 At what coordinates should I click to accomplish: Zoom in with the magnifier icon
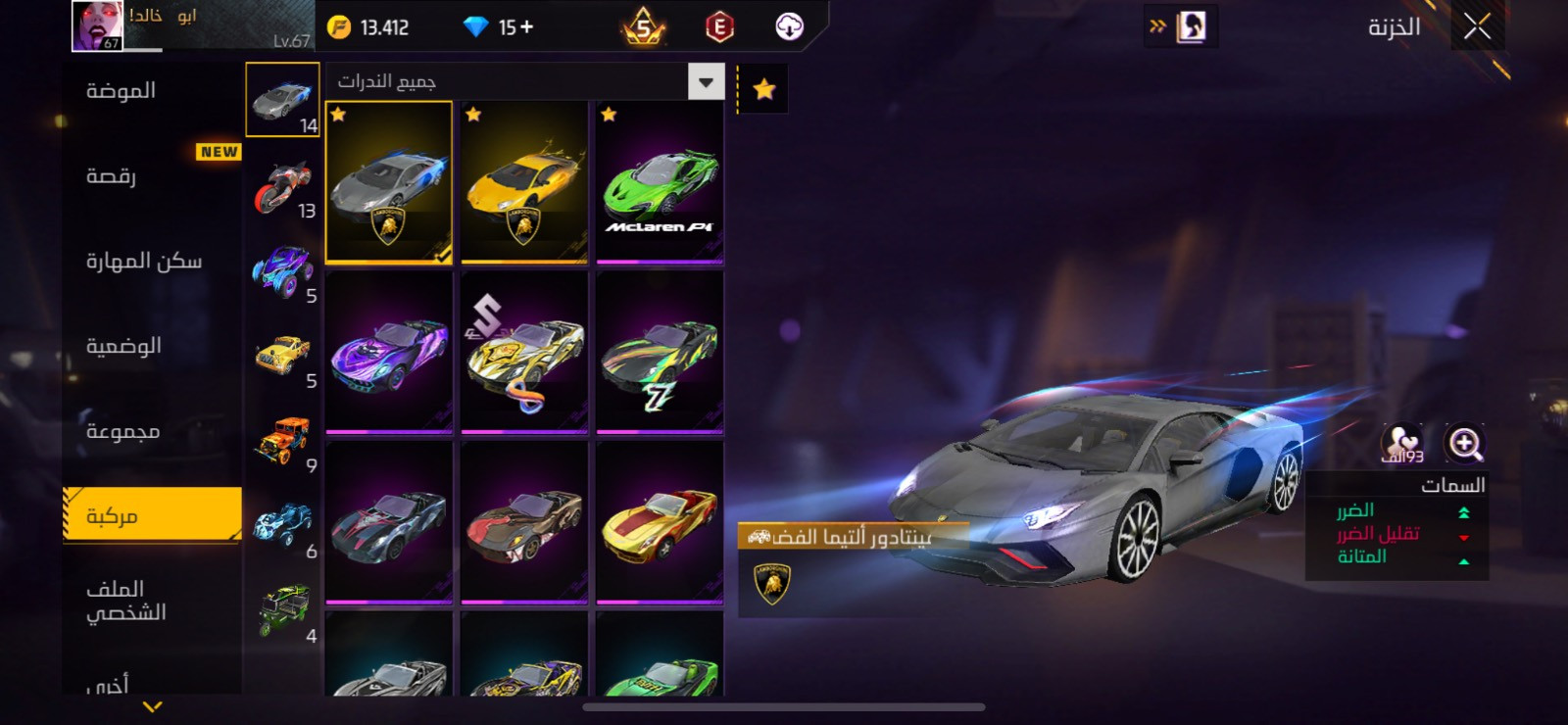coord(1465,444)
